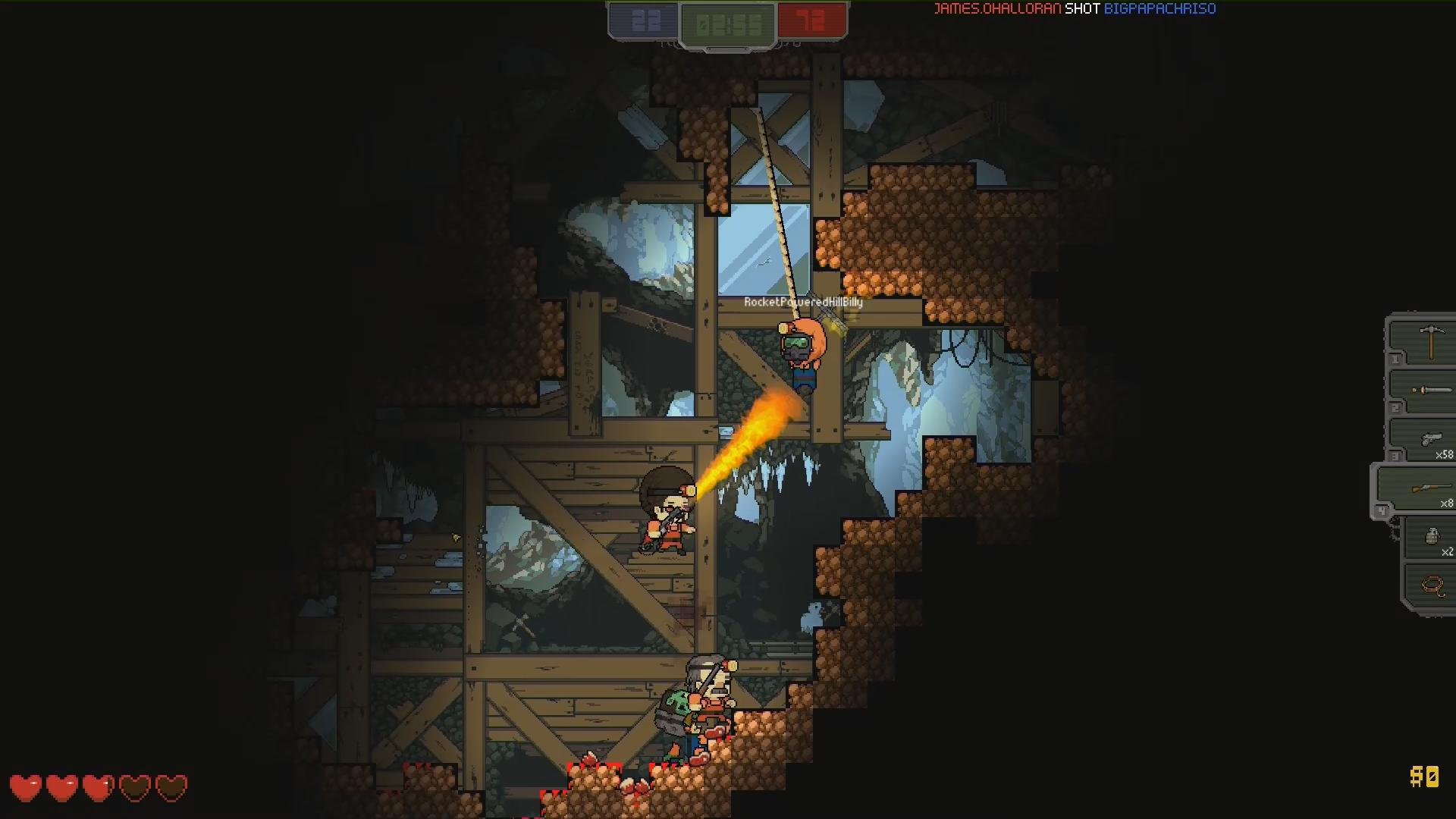1456x819 pixels.
Task: Select the shotgun with x8 shells
Action: [x=1432, y=488]
